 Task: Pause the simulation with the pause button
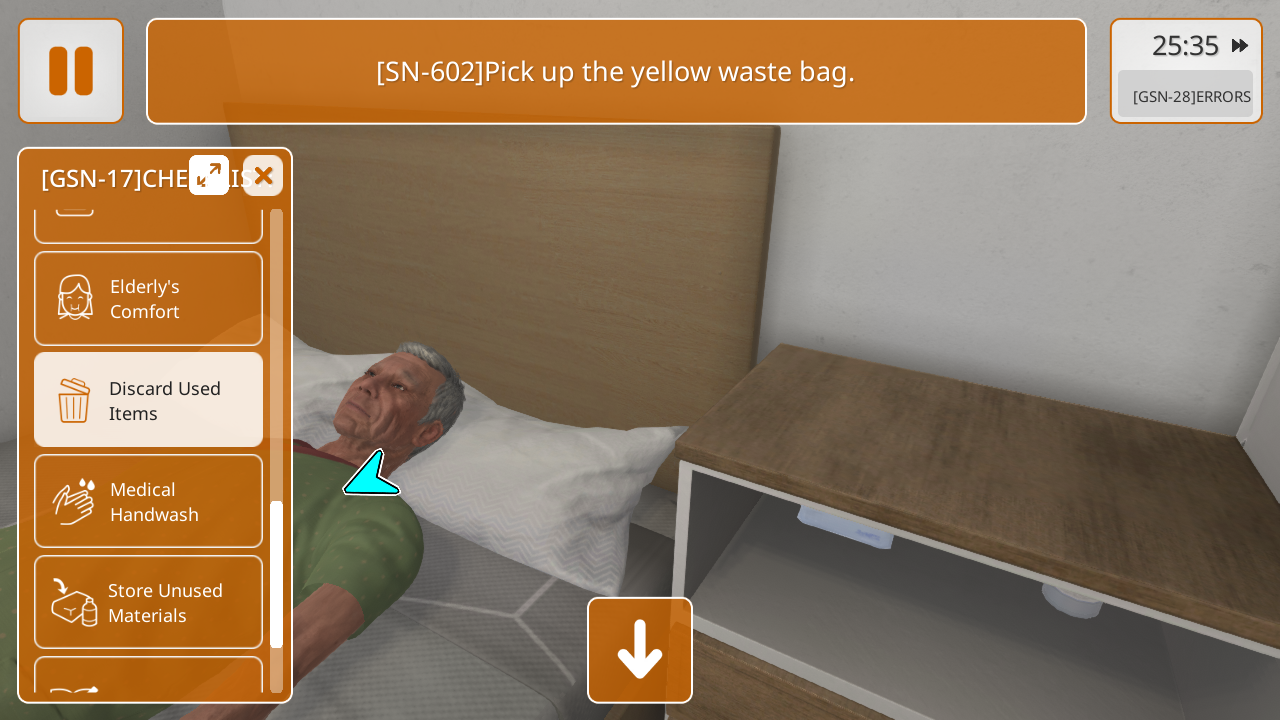(71, 71)
